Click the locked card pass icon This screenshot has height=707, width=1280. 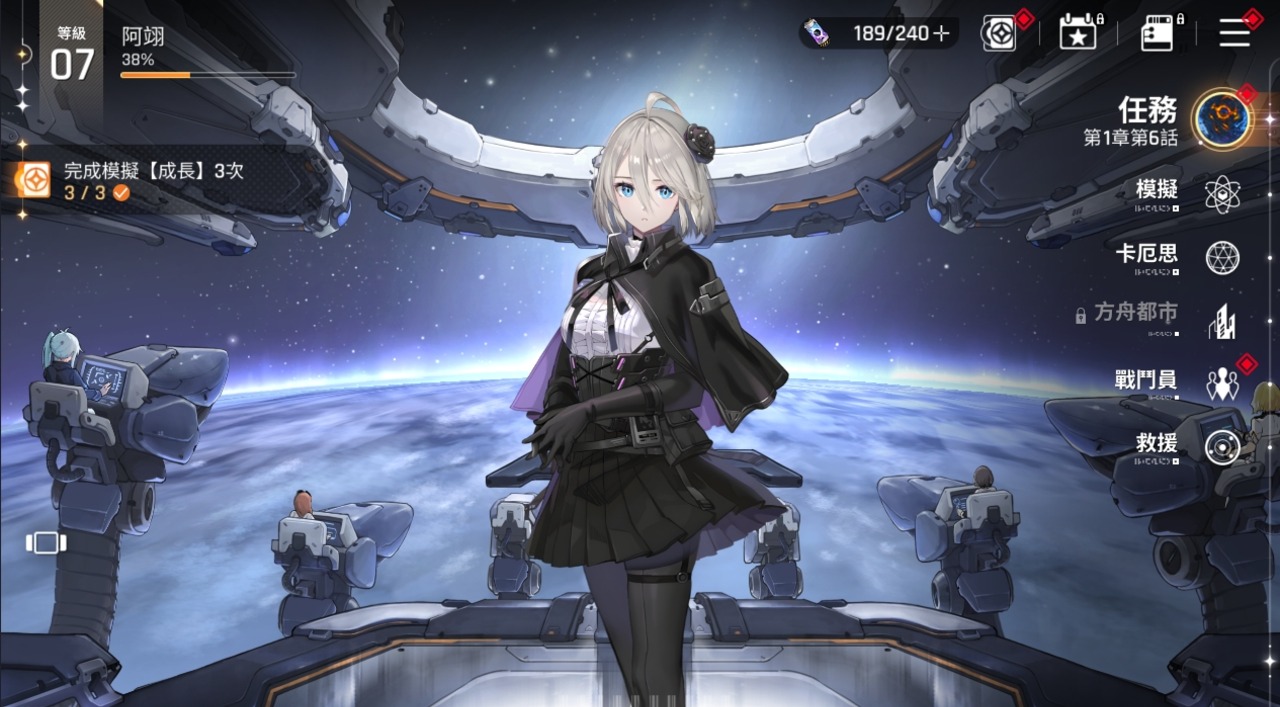[x=1157, y=33]
